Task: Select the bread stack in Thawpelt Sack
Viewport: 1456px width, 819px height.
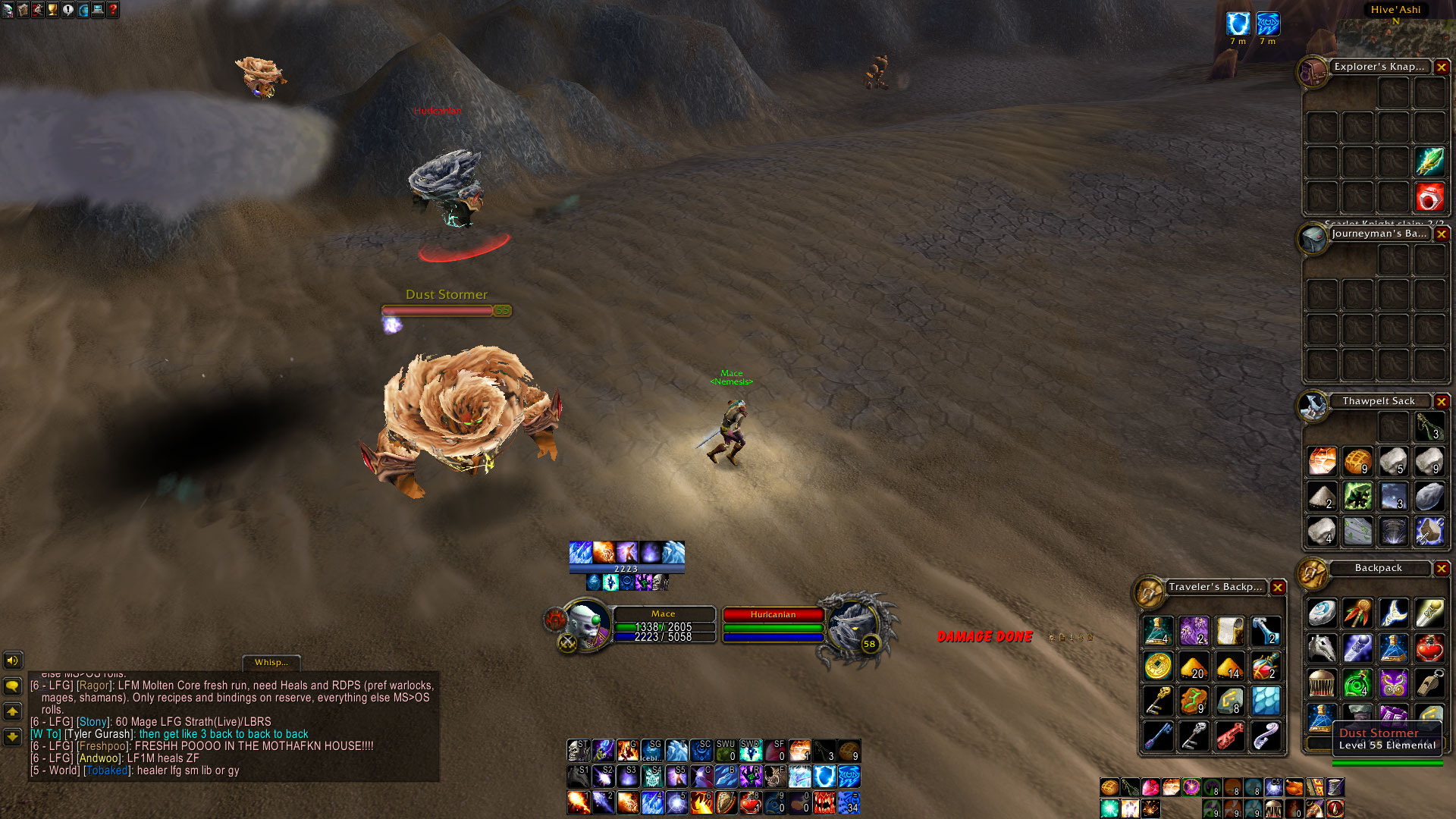Action: (1357, 461)
